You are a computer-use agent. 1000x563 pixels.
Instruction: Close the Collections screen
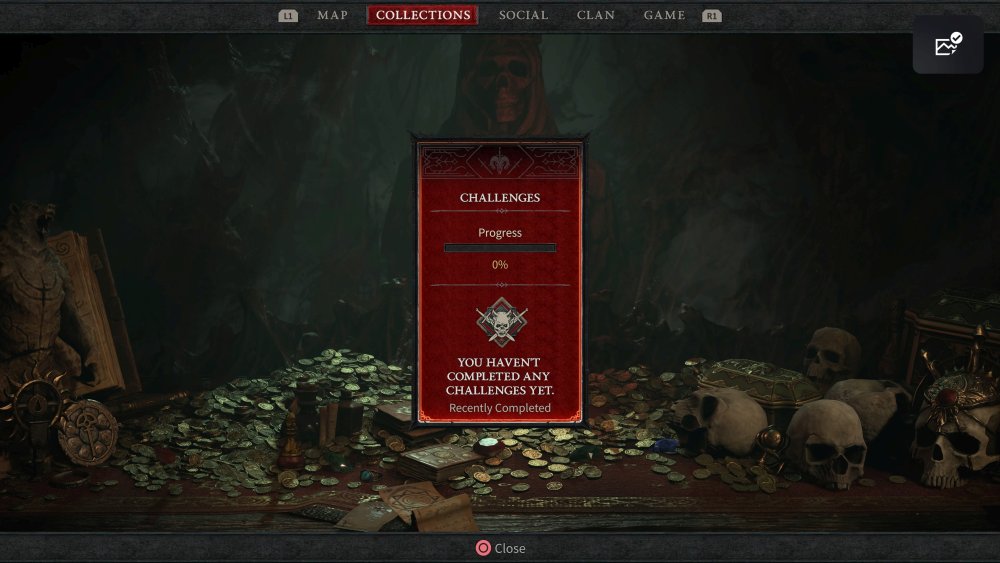(500, 548)
